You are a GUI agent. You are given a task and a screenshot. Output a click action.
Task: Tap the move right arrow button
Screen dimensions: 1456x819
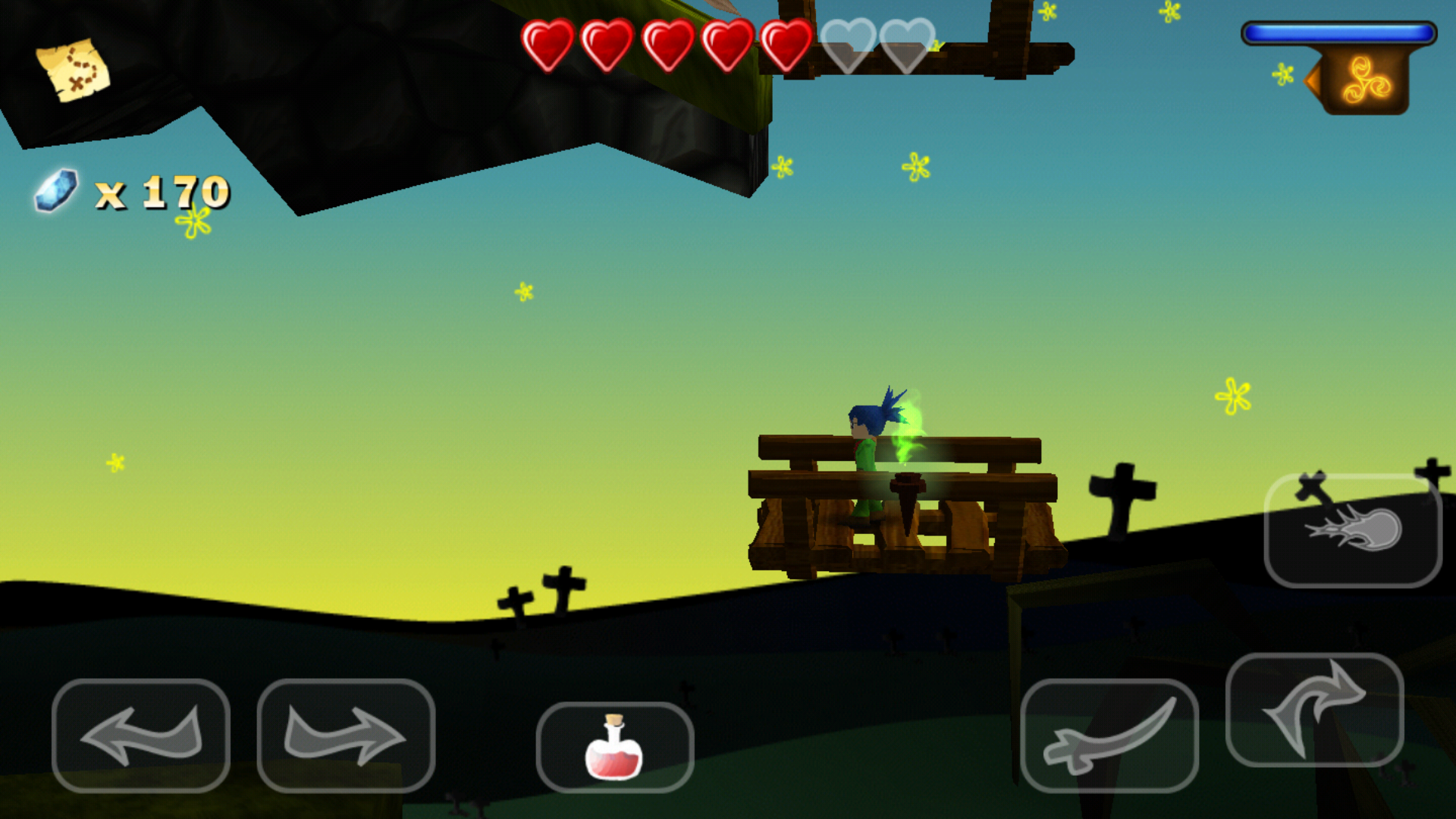(346, 735)
